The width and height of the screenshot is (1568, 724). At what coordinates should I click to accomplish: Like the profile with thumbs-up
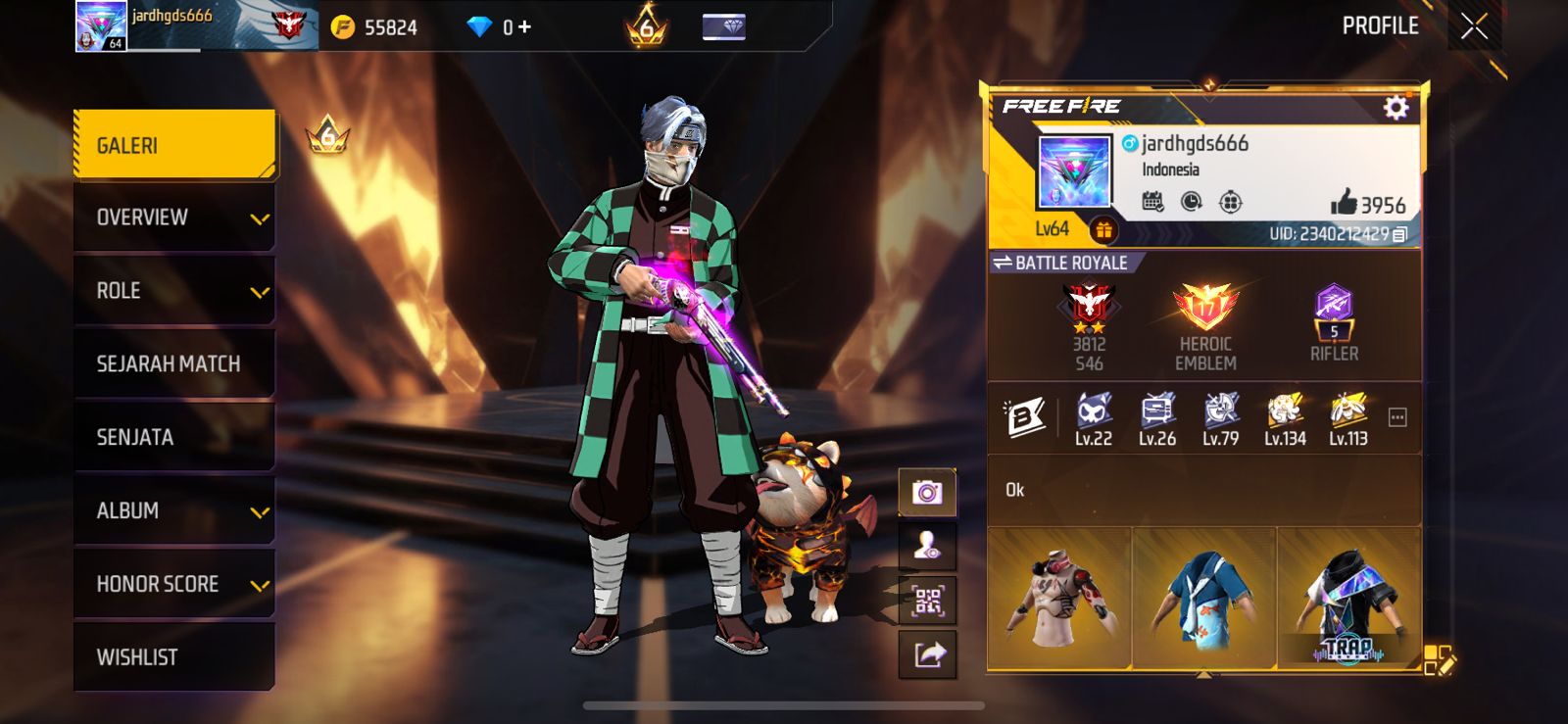tap(1344, 203)
